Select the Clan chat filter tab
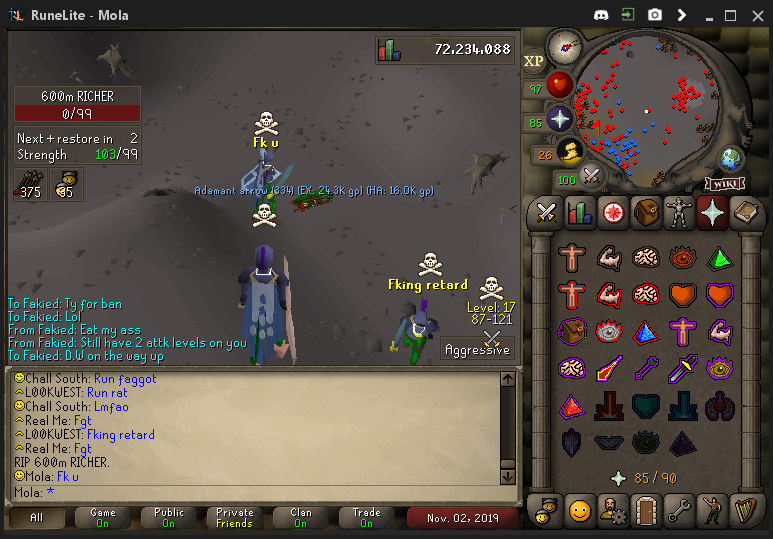 tap(301, 517)
